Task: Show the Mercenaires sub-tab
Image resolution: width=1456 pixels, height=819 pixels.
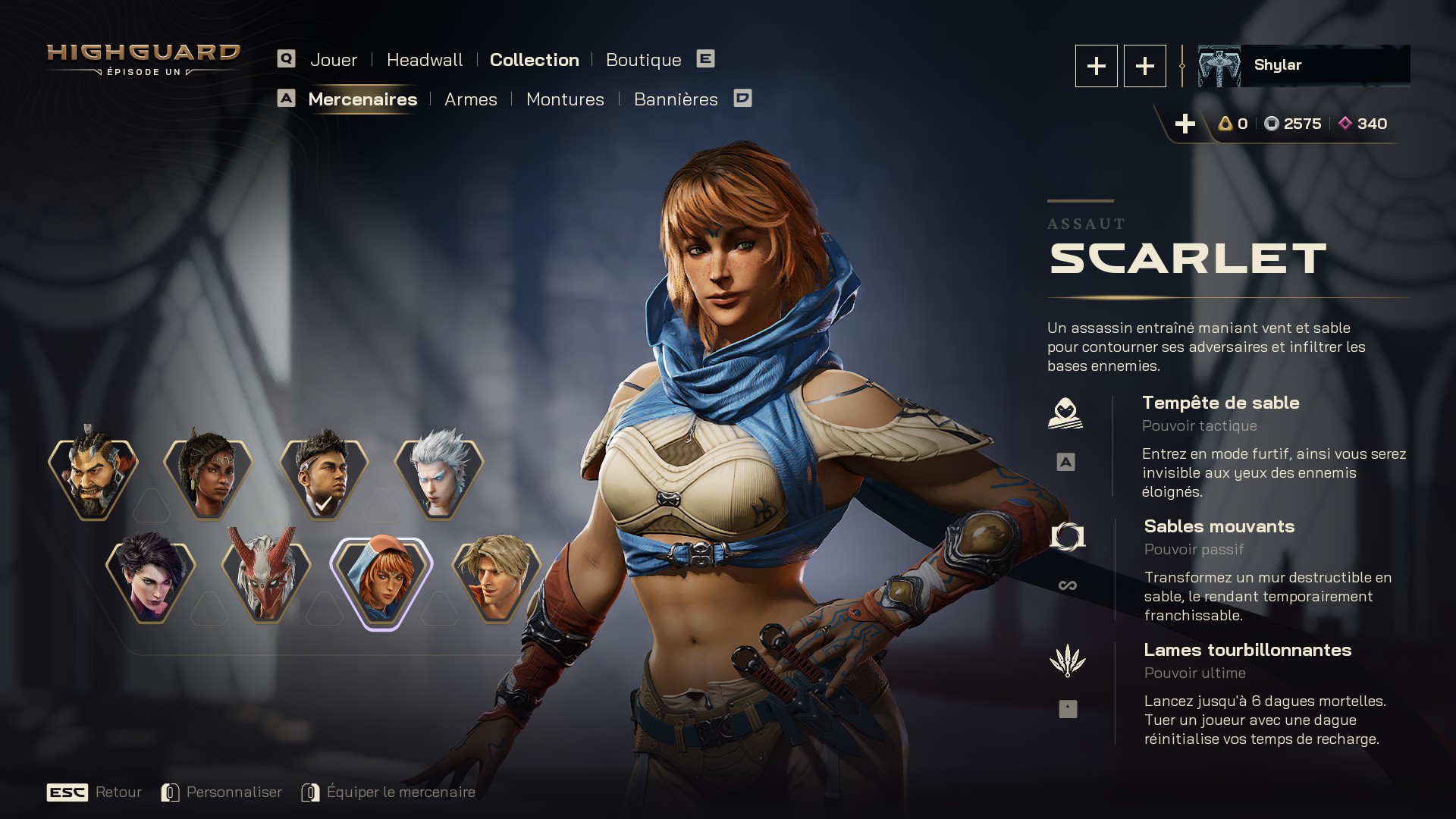Action: click(362, 99)
